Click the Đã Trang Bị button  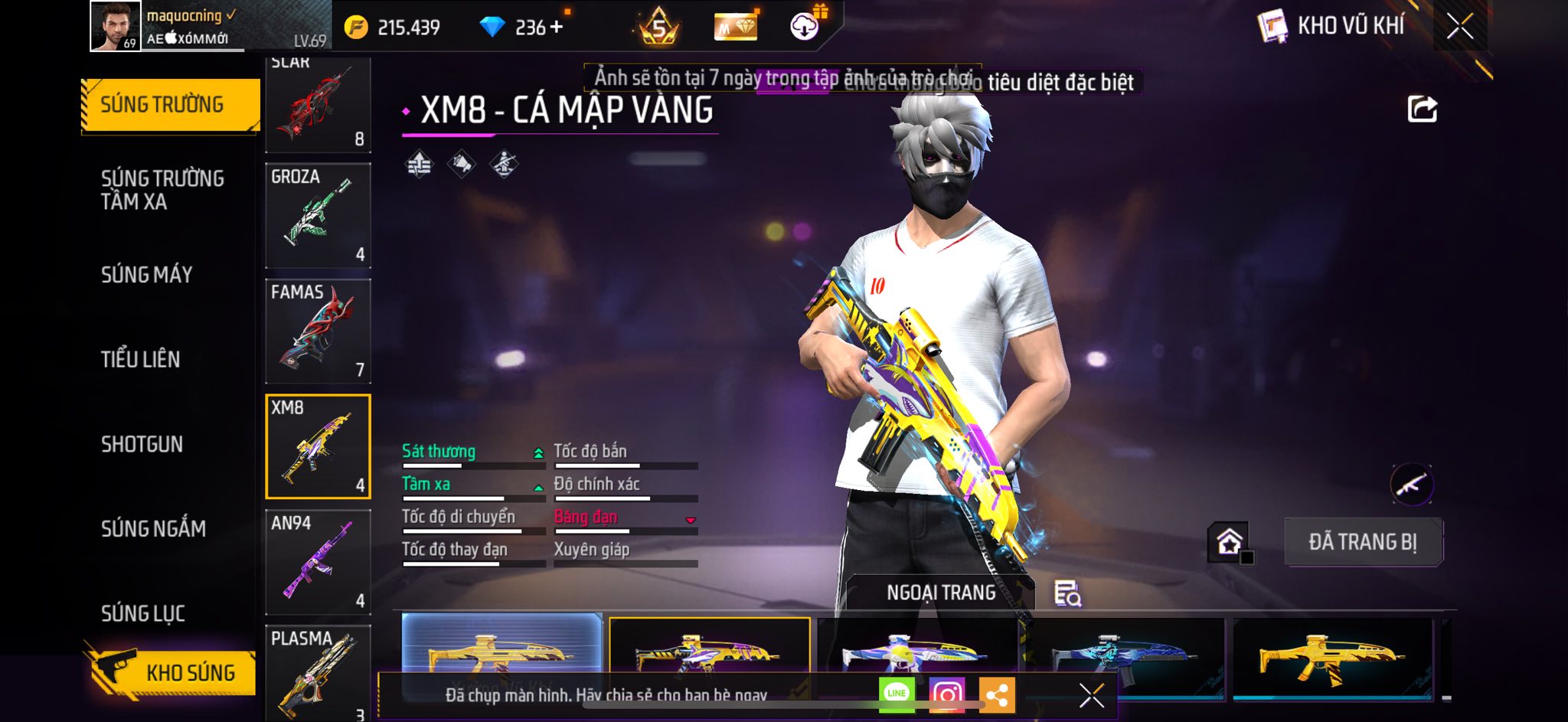point(1363,542)
